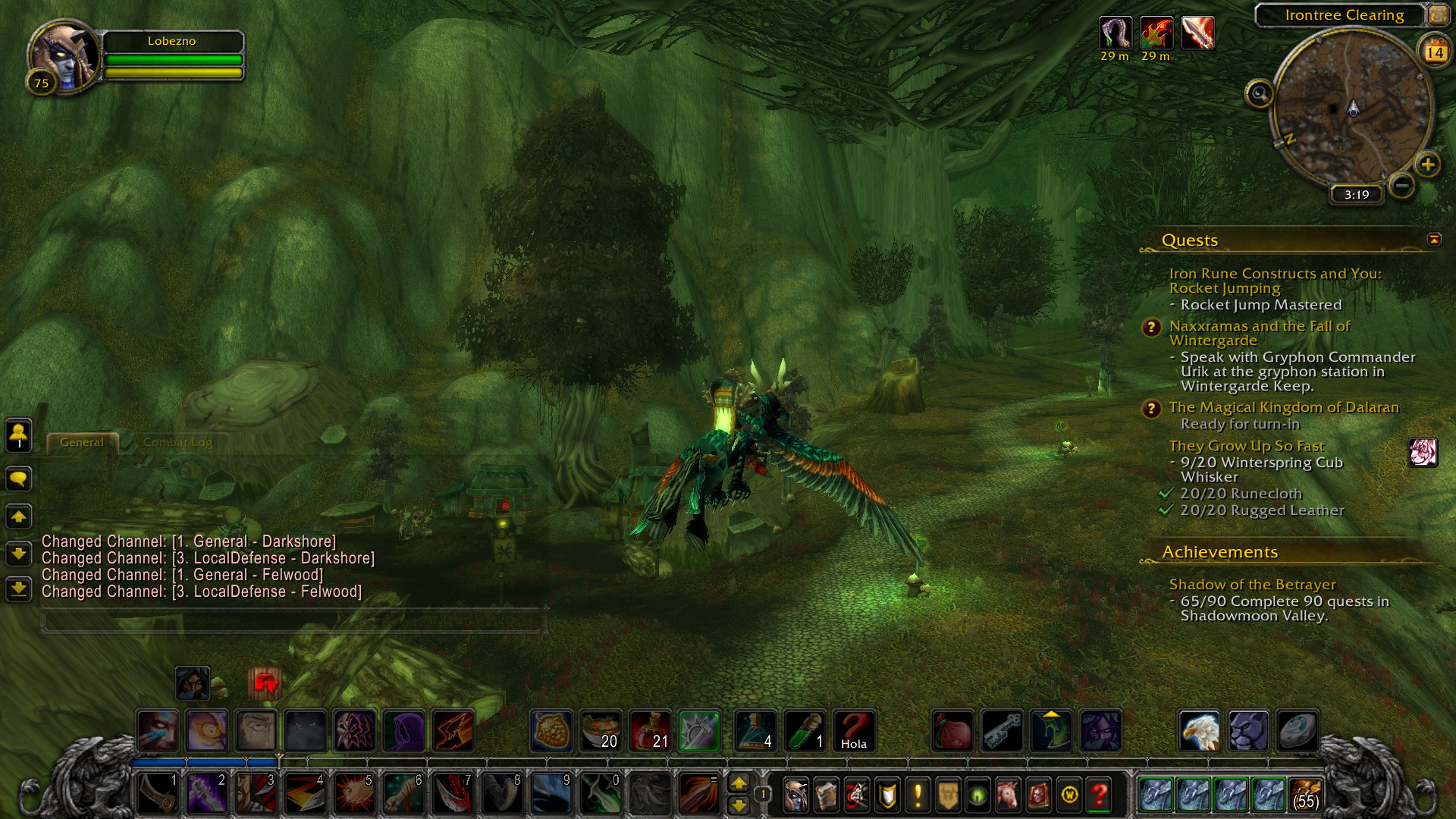Open the Shadow of the Betrayer achievement

(1252, 585)
